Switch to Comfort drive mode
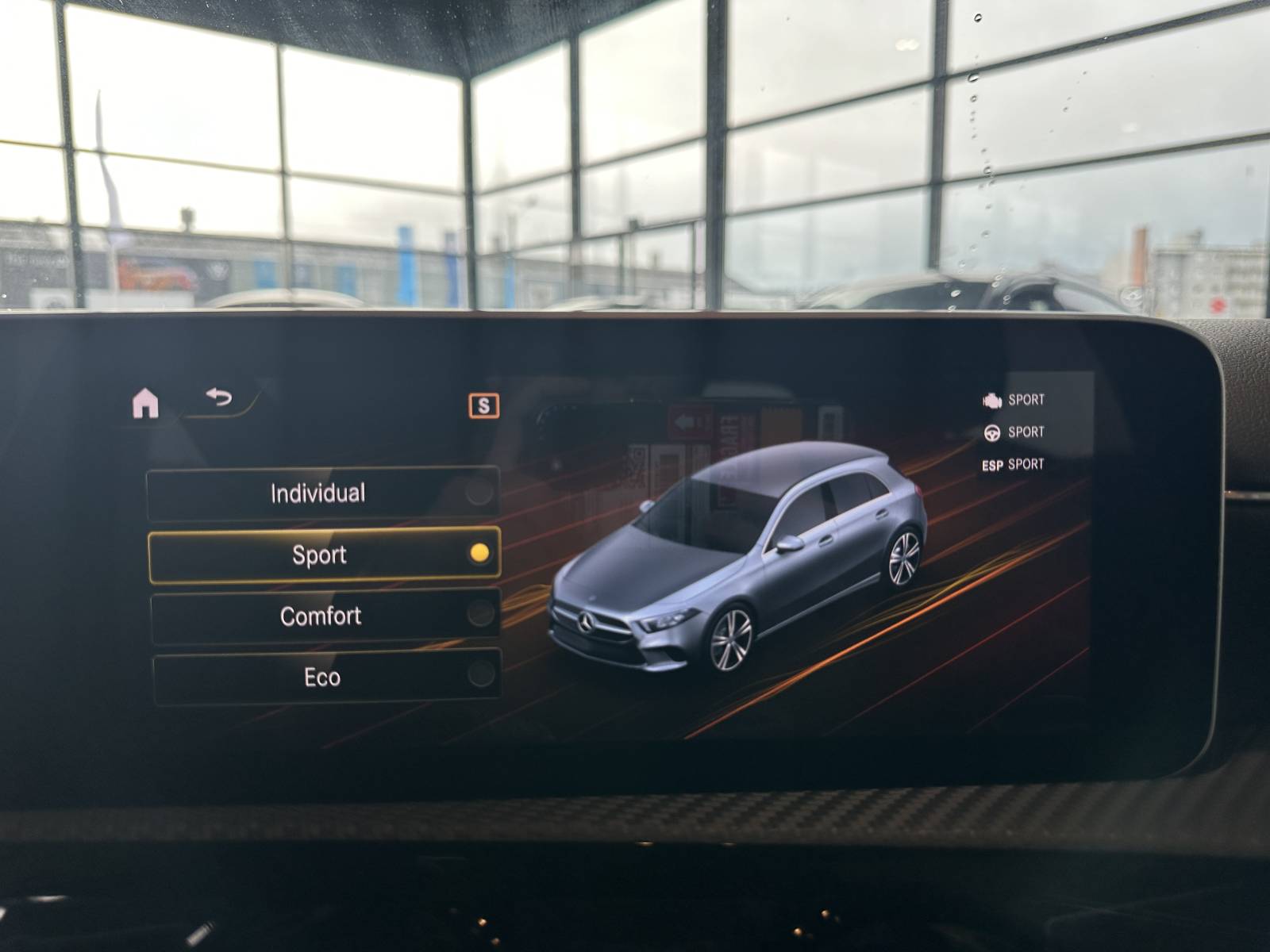The width and height of the screenshot is (1270, 952). coord(321,615)
